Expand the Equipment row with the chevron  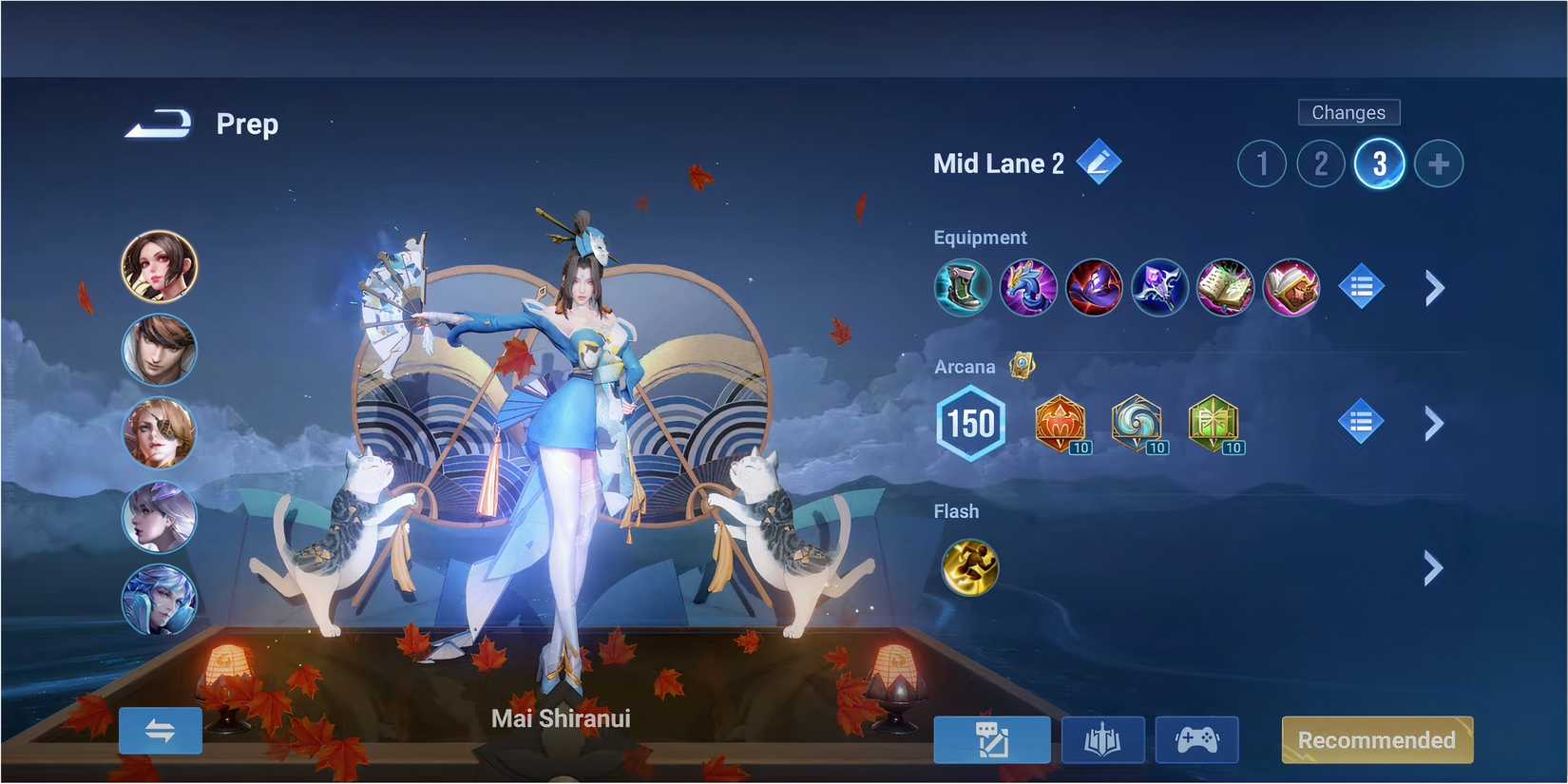1435,288
